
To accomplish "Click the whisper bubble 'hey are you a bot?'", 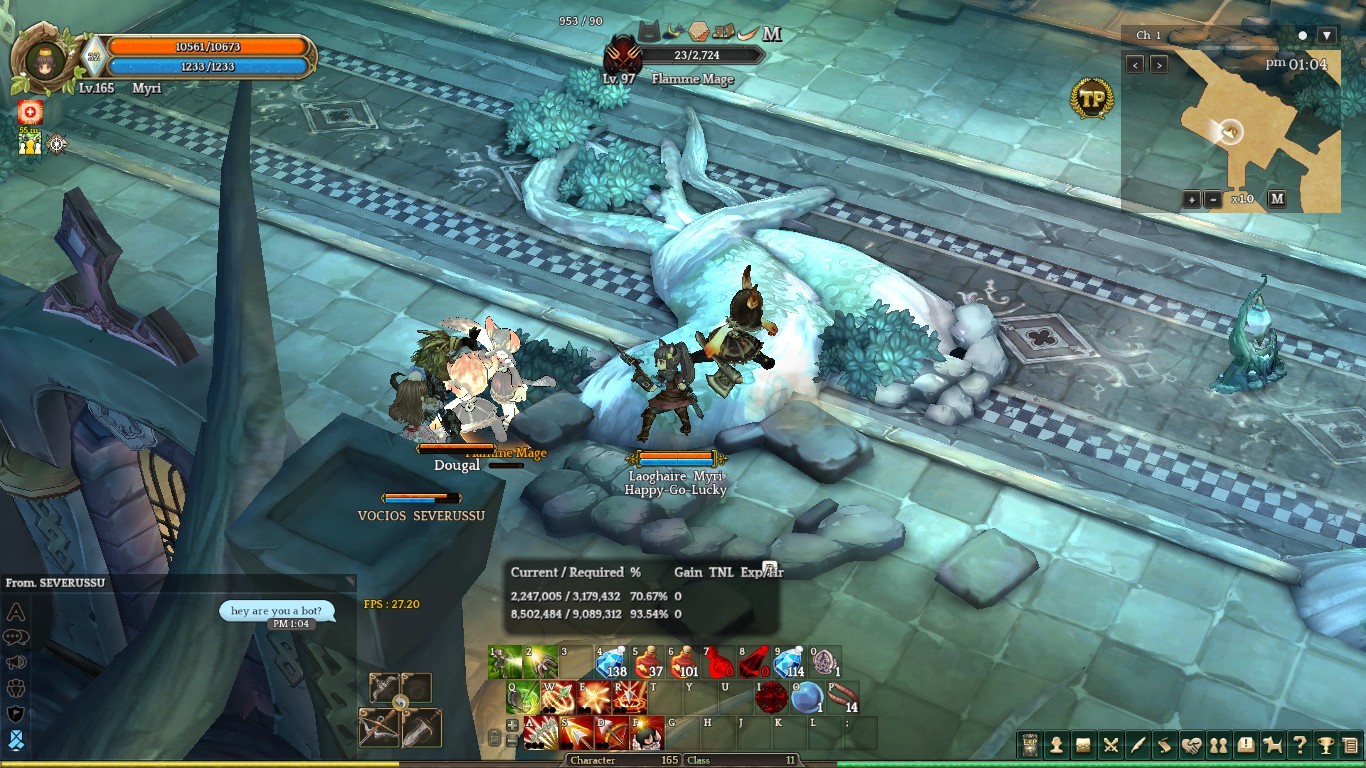I will [276, 611].
